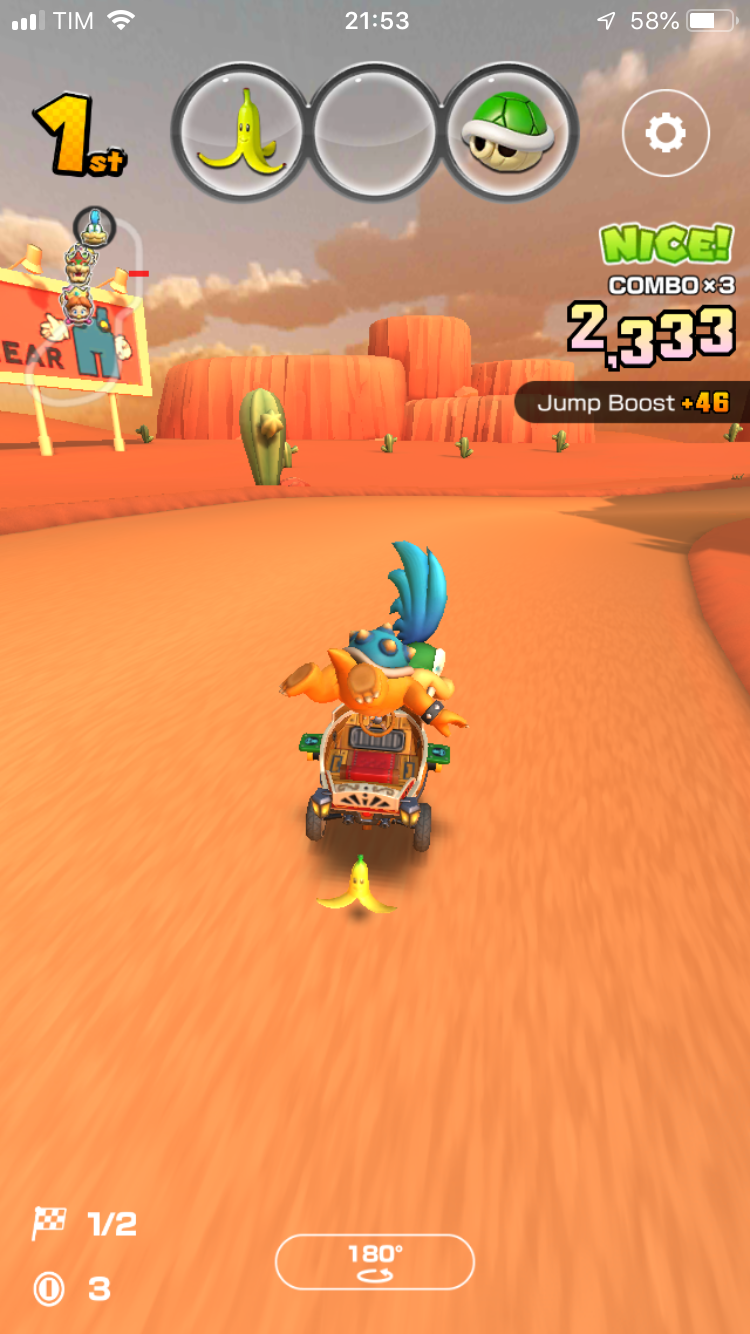750x1334 pixels.
Task: Use the banana item slot
Action: tap(240, 130)
